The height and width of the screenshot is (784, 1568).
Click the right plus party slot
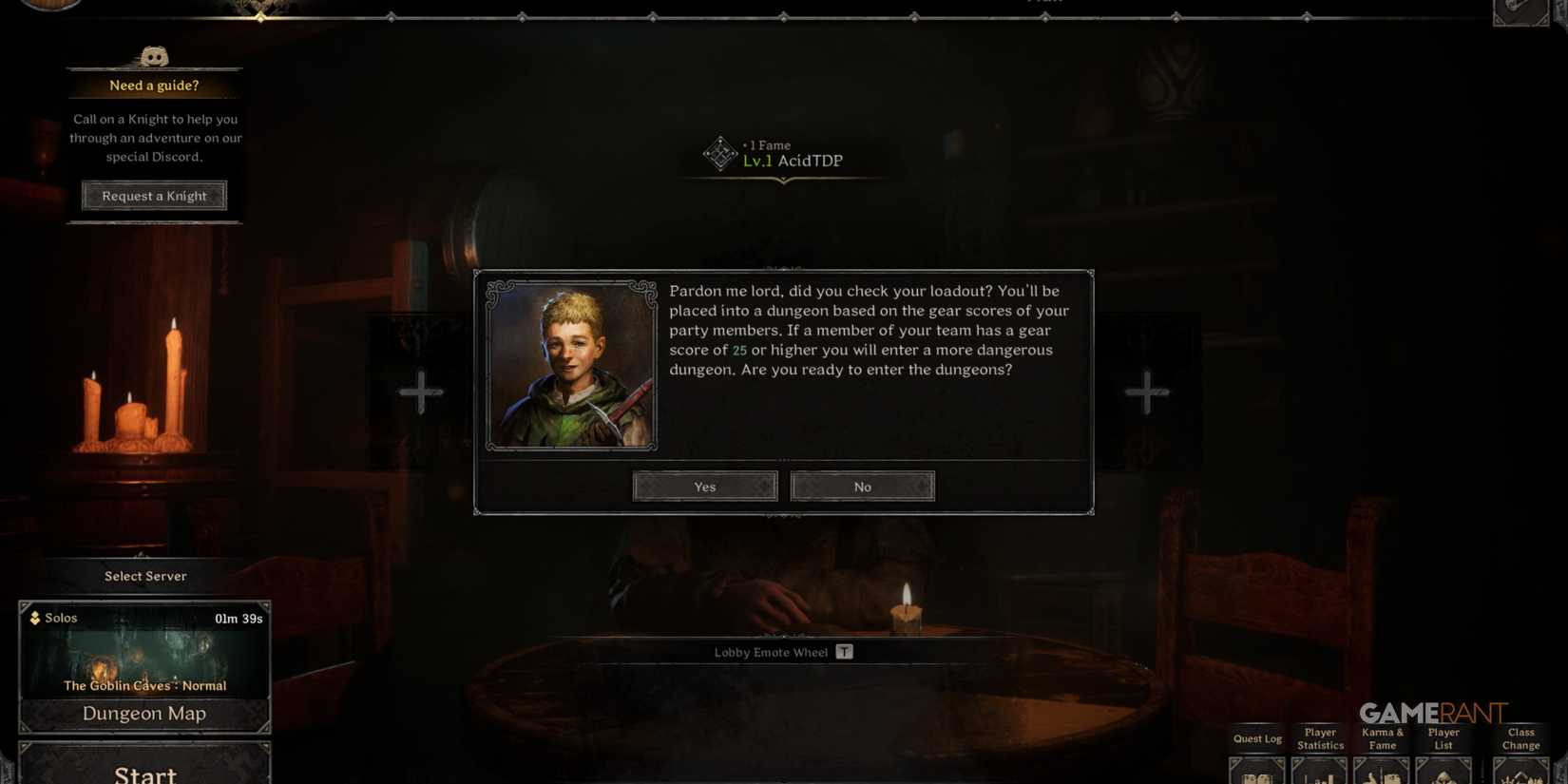pyautogui.click(x=1147, y=391)
